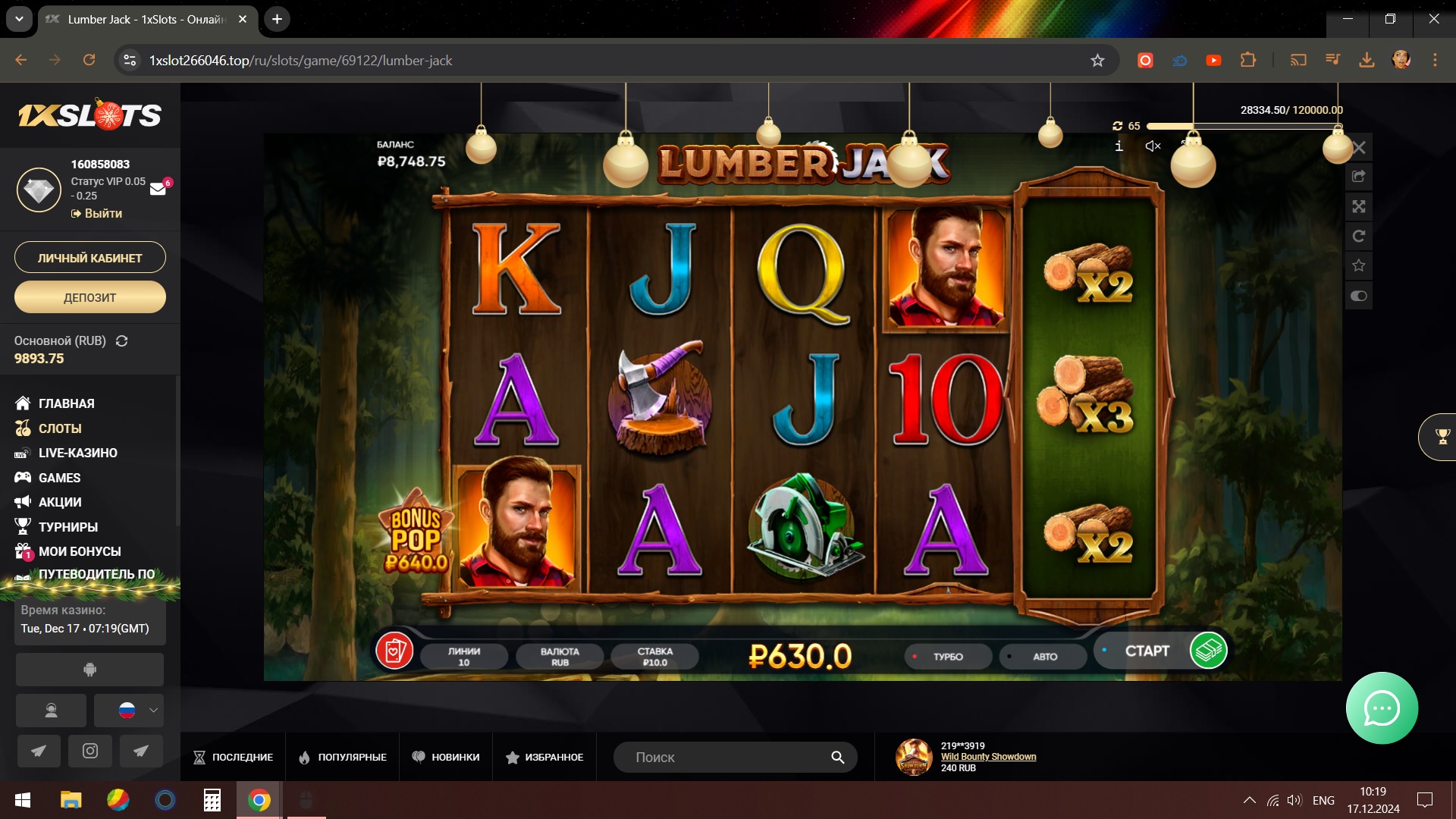Open the live chat support bubble

[1382, 708]
